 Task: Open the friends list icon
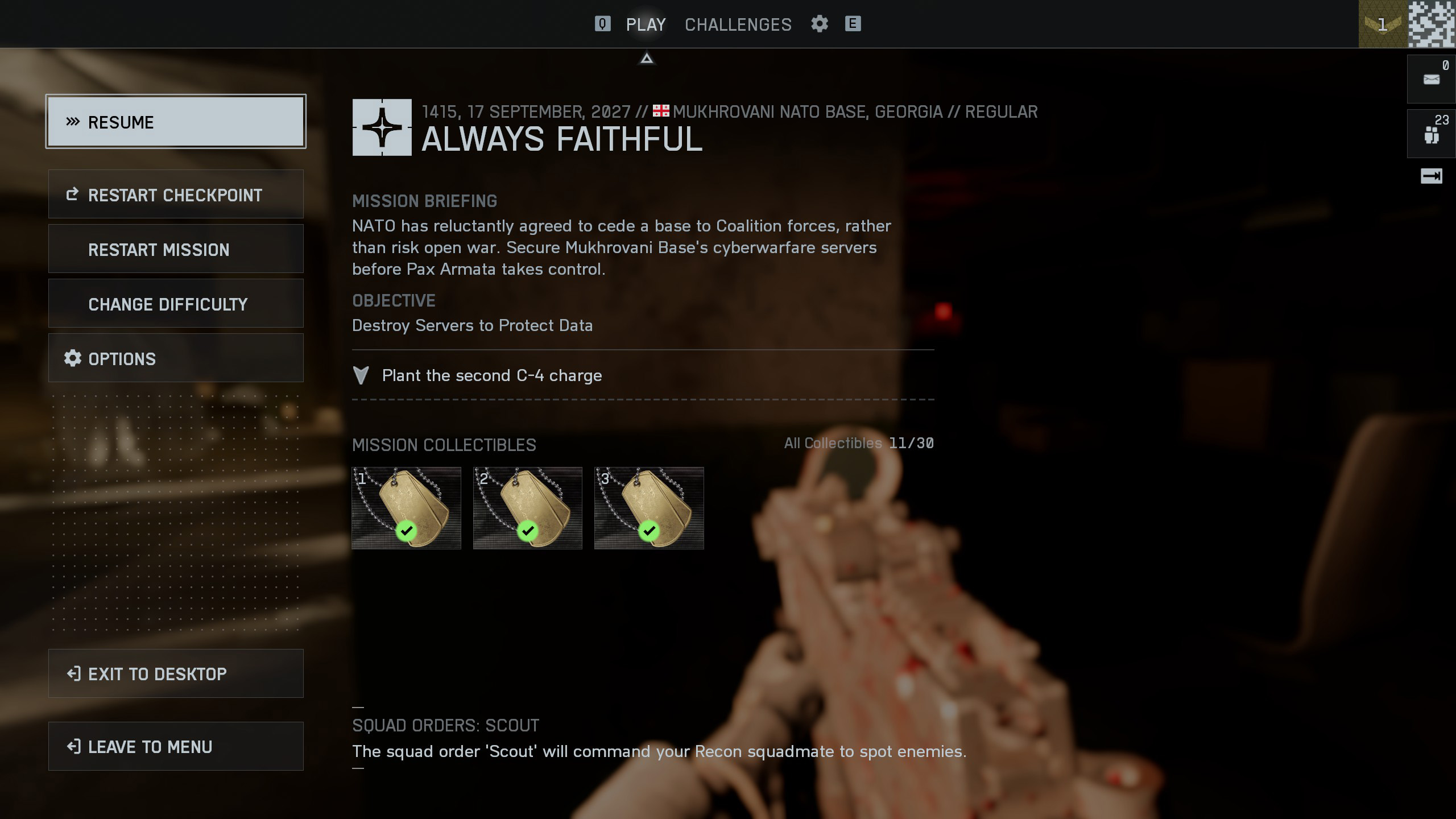point(1431,134)
